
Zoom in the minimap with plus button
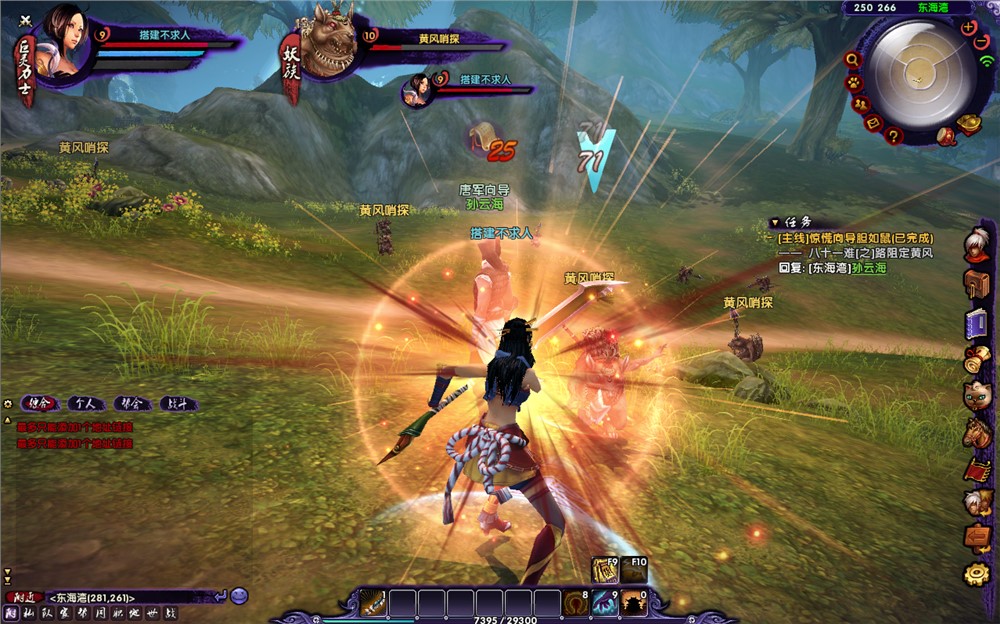[967, 28]
